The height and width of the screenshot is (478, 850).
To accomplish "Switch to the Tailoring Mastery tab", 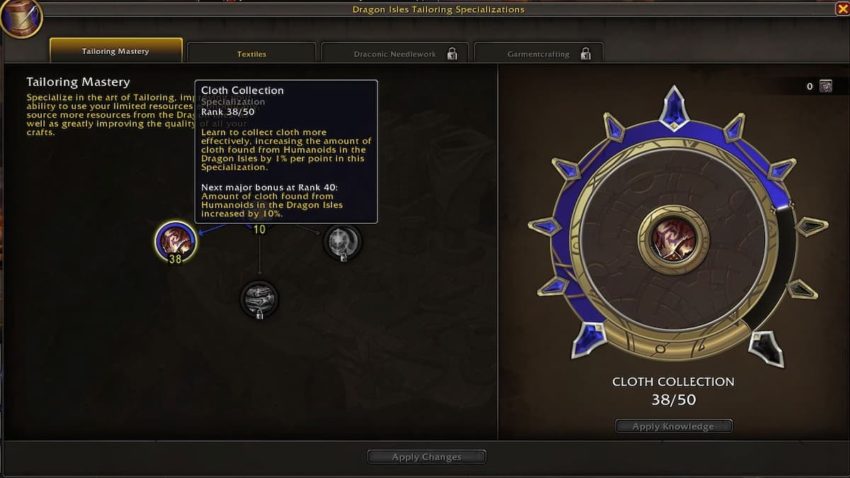I will tap(116, 51).
